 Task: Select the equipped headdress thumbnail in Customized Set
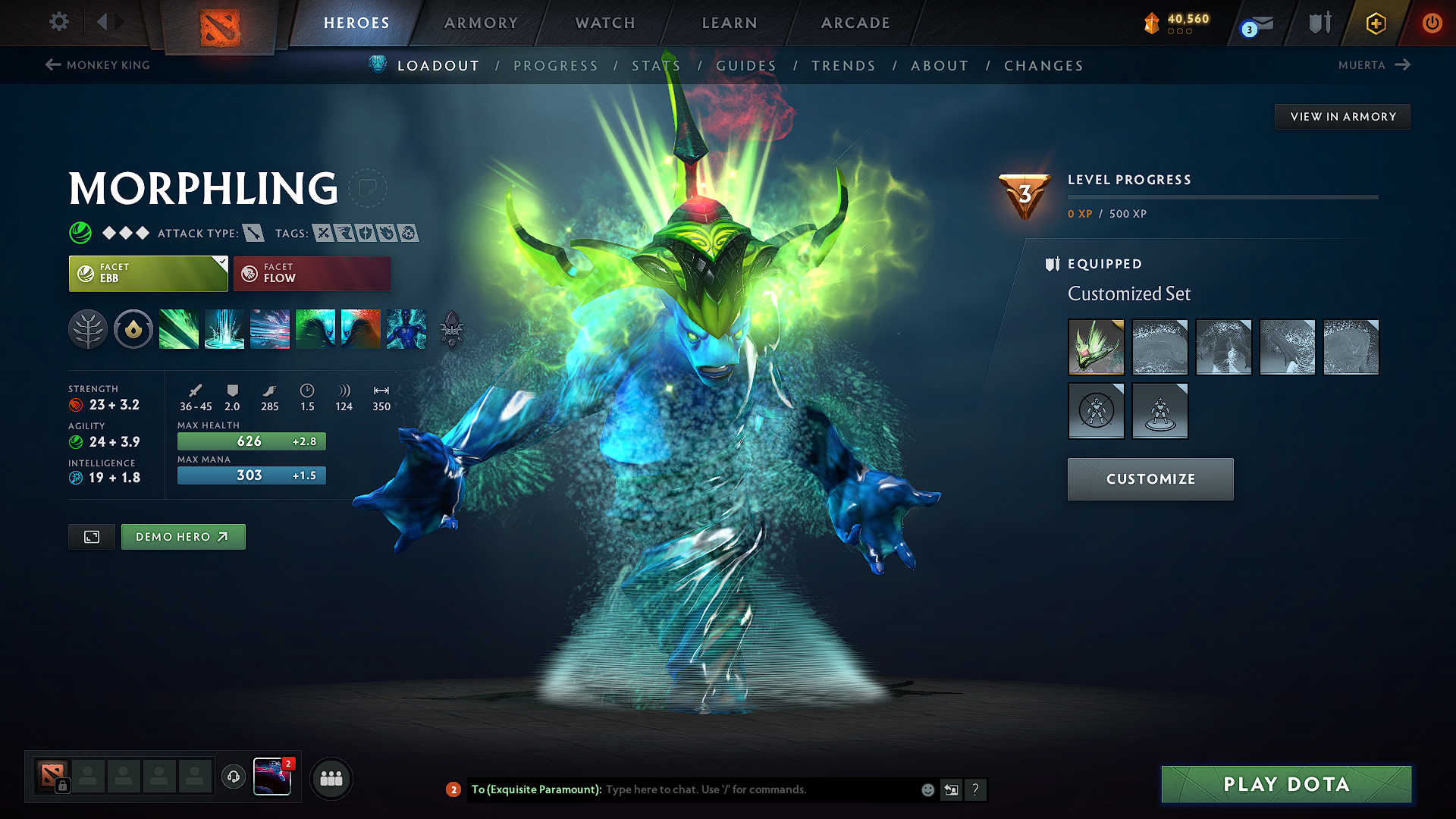pyautogui.click(x=1096, y=347)
